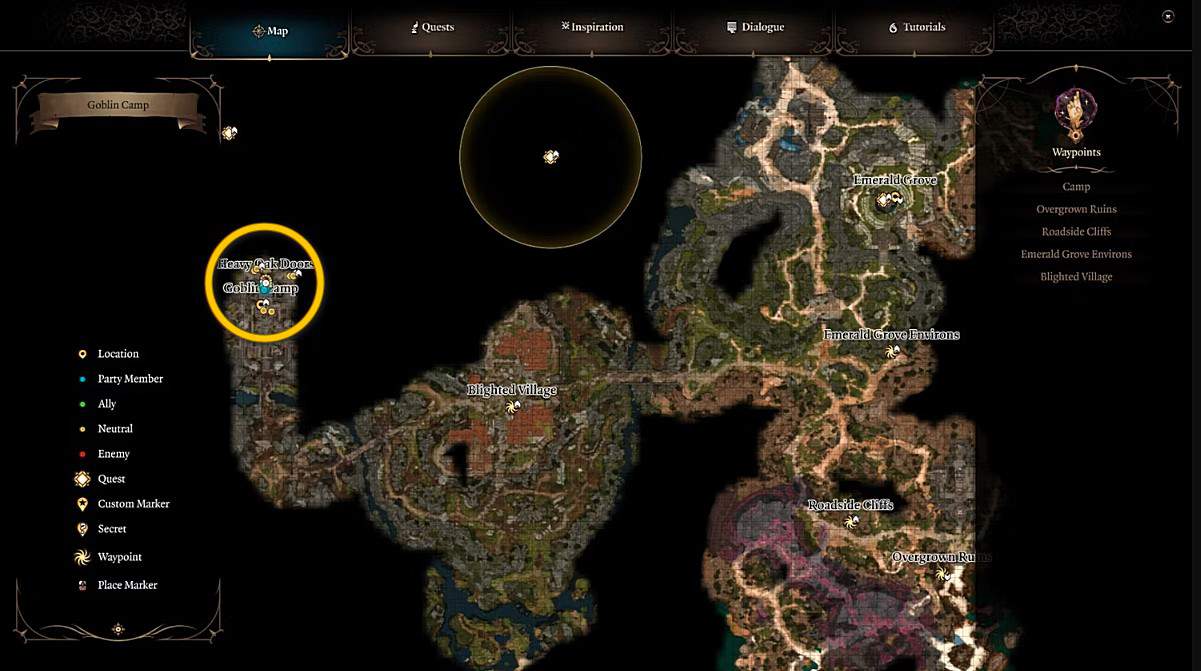1201x671 pixels.
Task: Select the Emerald Grove quest marker on map
Action: coord(884,200)
